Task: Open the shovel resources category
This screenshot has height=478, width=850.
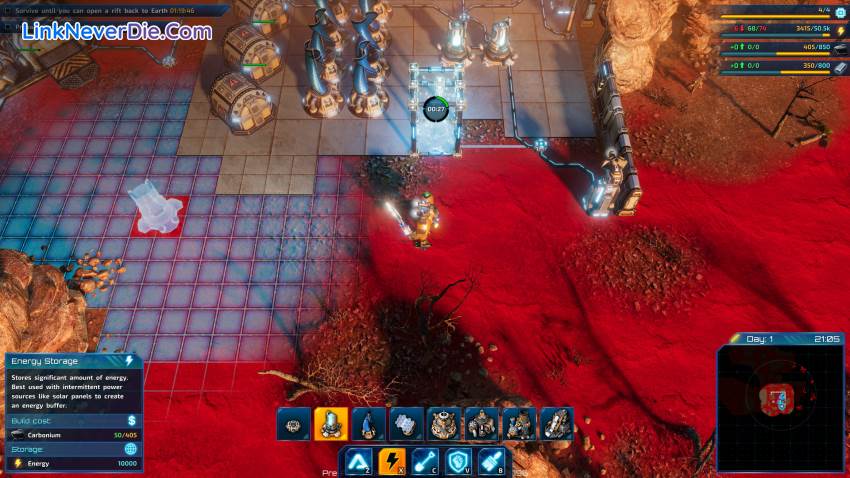Action: pos(426,462)
